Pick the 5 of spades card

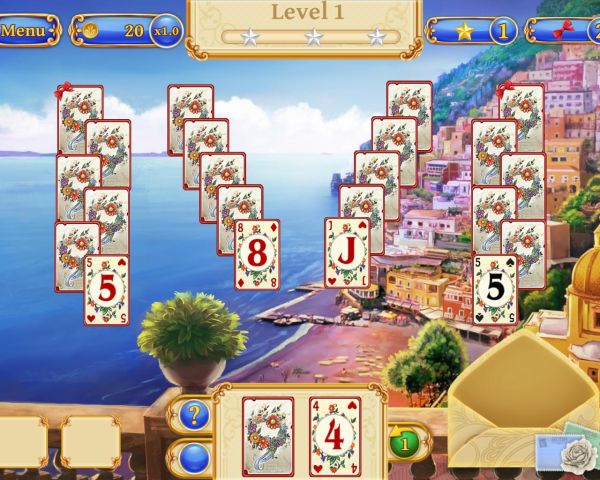[495, 289]
